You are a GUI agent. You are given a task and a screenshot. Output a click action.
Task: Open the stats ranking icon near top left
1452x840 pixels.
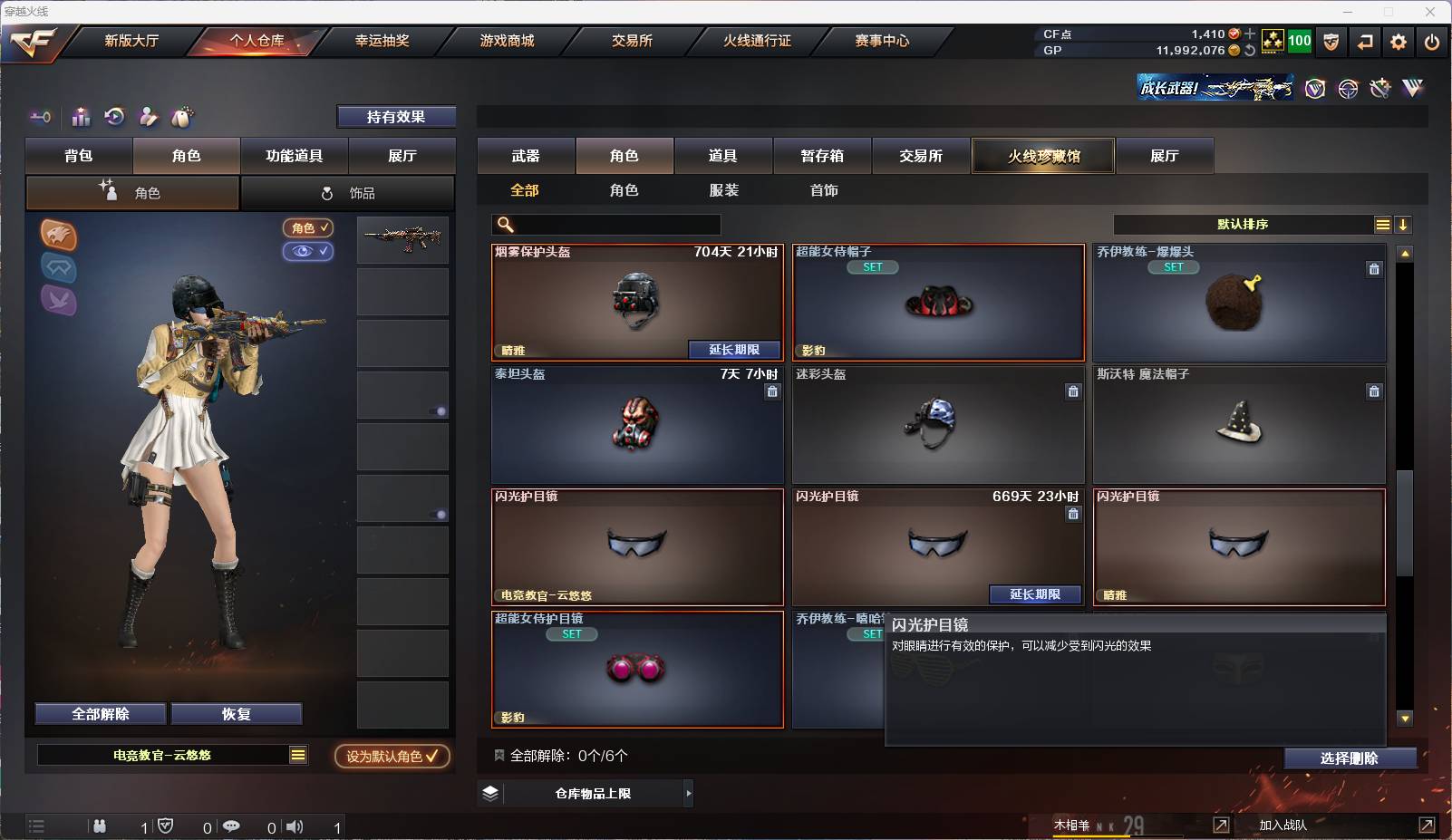pos(81,116)
